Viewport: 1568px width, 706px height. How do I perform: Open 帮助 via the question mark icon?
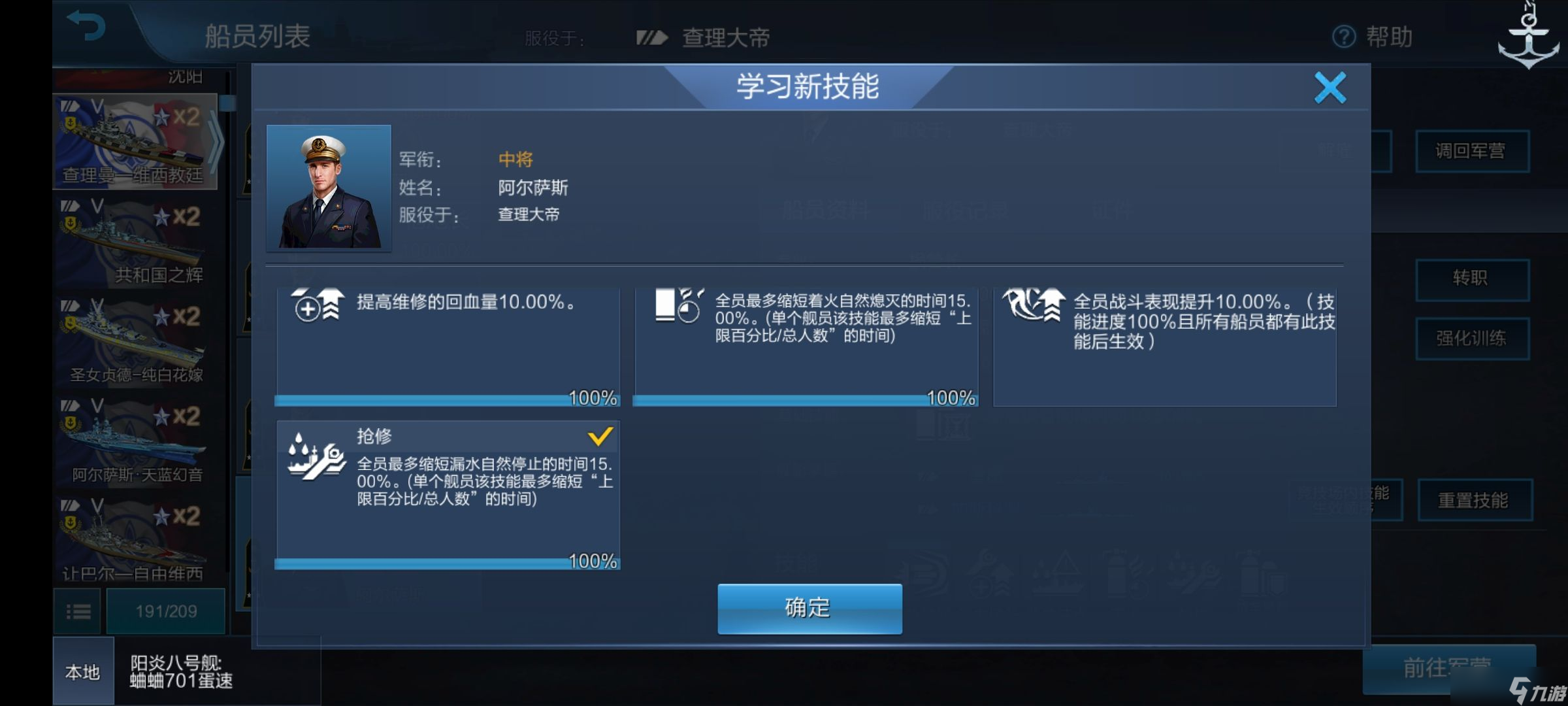tap(1343, 37)
